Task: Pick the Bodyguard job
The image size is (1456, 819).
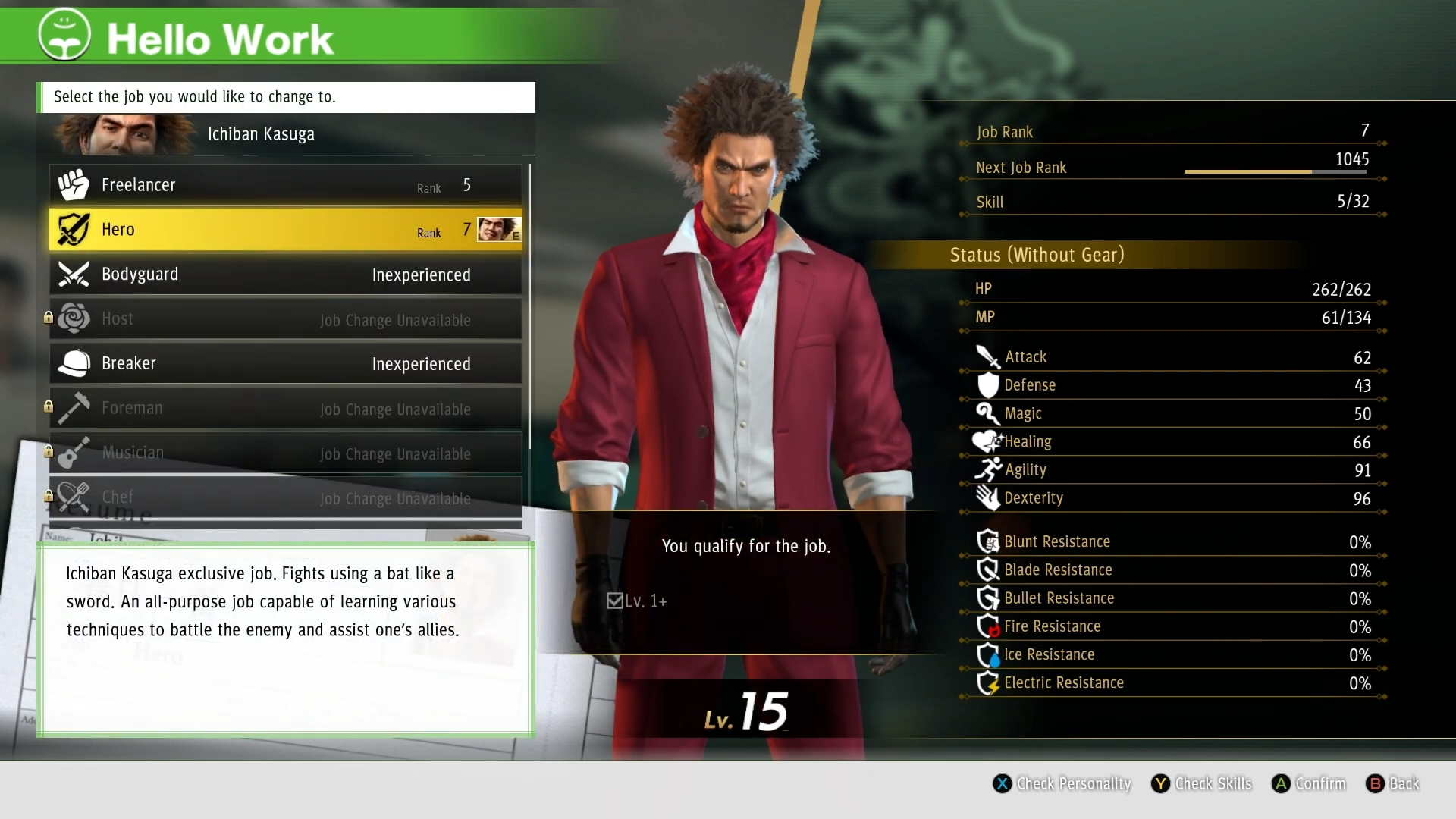Action: click(285, 275)
